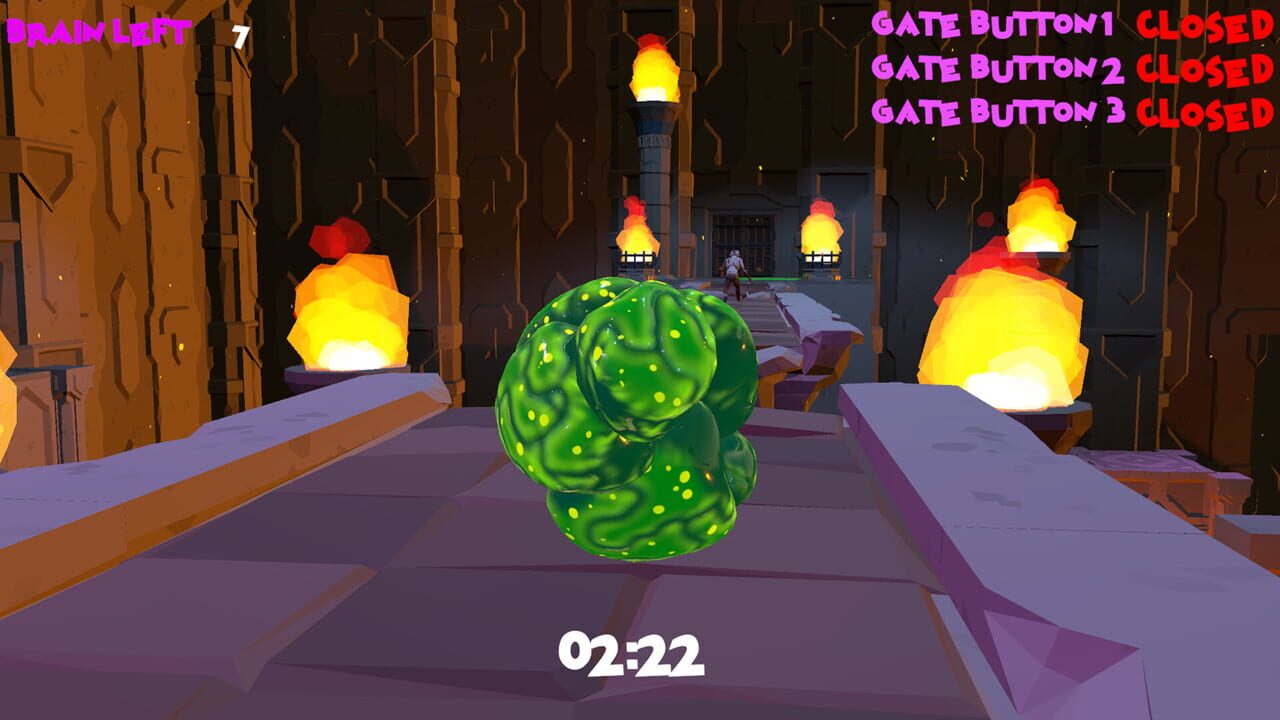Image resolution: width=1280 pixels, height=720 pixels.
Task: Click the torch on the right pedestal
Action: click(1010, 330)
